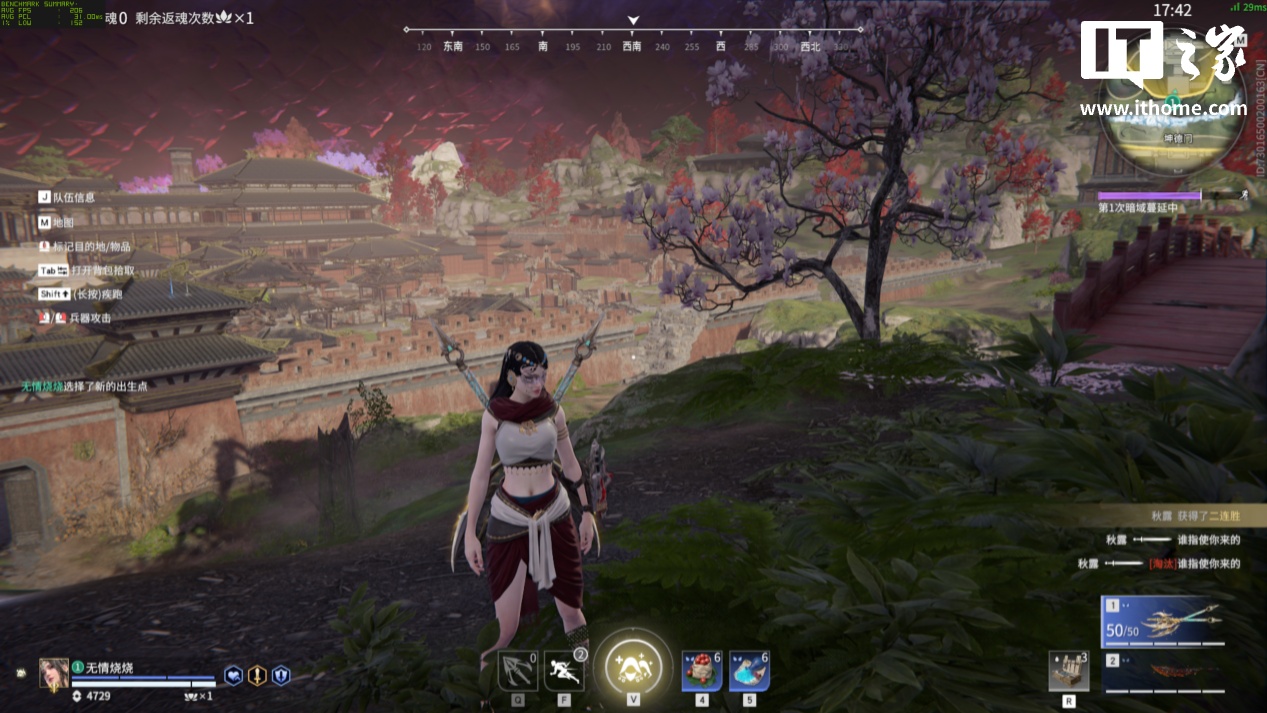Screen dimensions: 1267x713
Task: Select the golden sword buff icon
Action: pos(257,676)
